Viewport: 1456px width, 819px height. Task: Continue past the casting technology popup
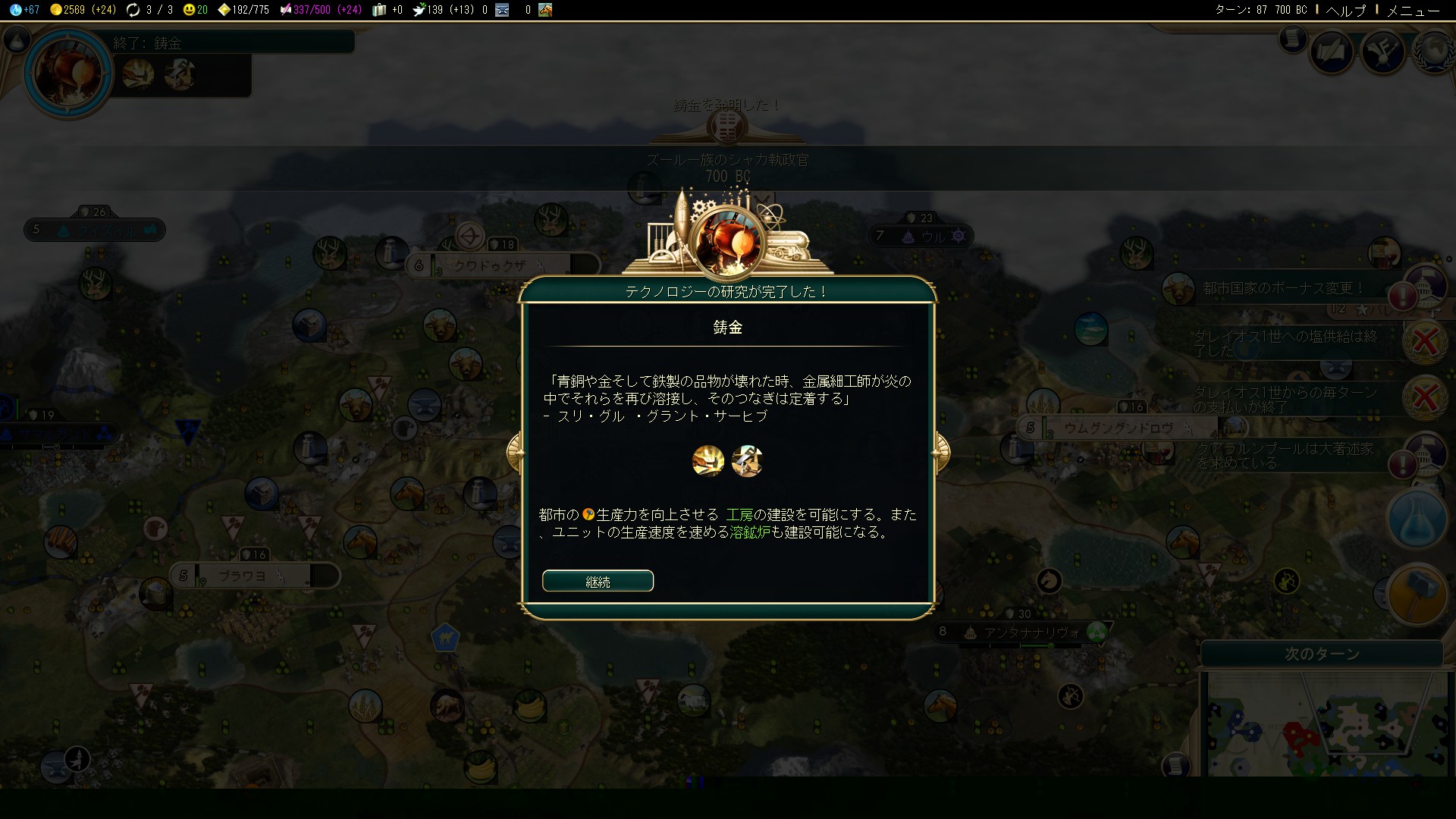tap(598, 581)
